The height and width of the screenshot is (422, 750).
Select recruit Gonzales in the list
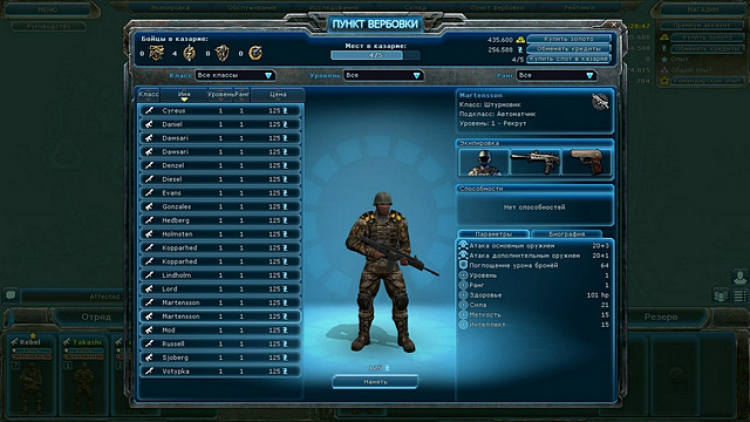coord(220,207)
